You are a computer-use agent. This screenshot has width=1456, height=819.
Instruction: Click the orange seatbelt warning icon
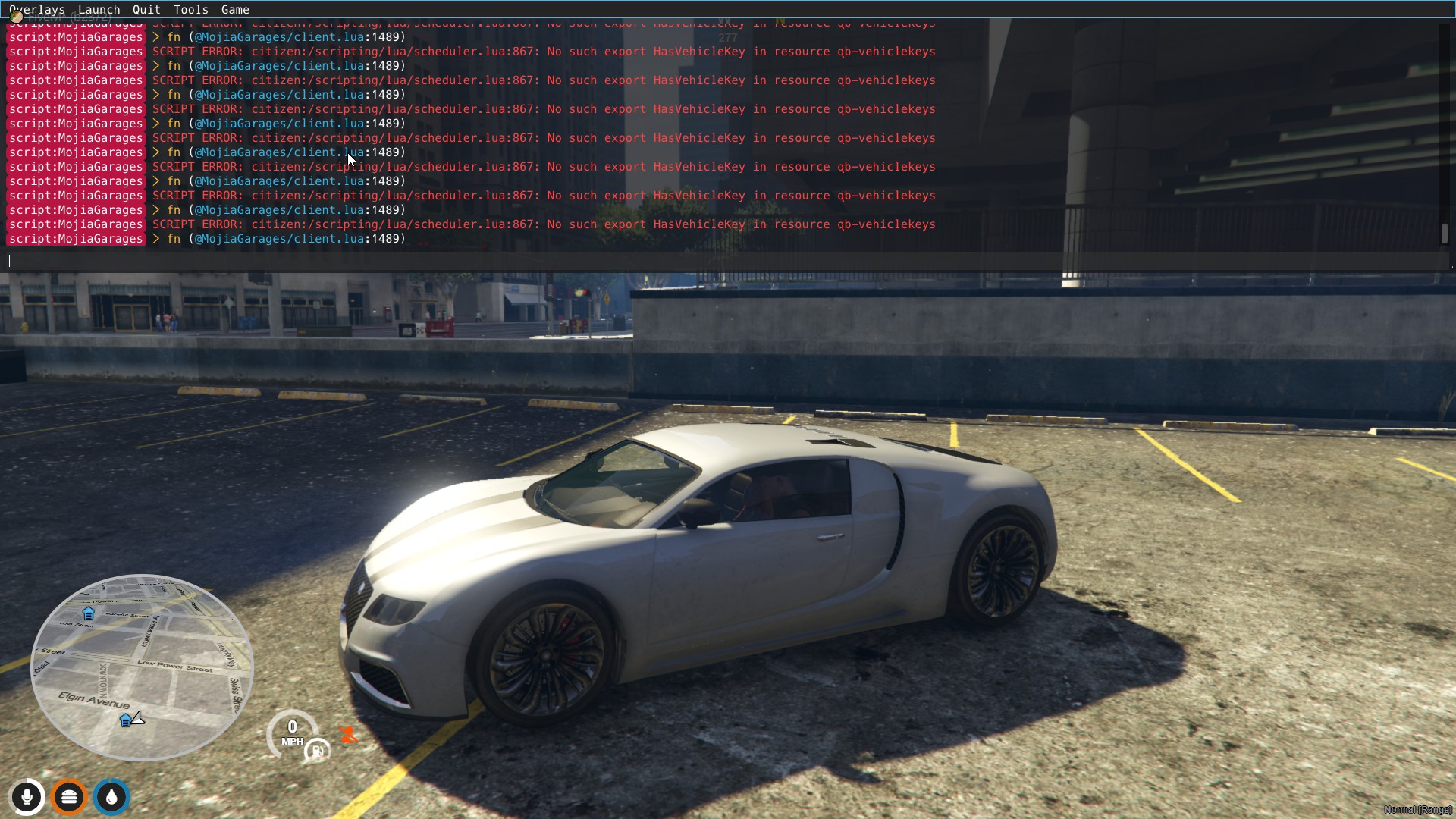(350, 734)
